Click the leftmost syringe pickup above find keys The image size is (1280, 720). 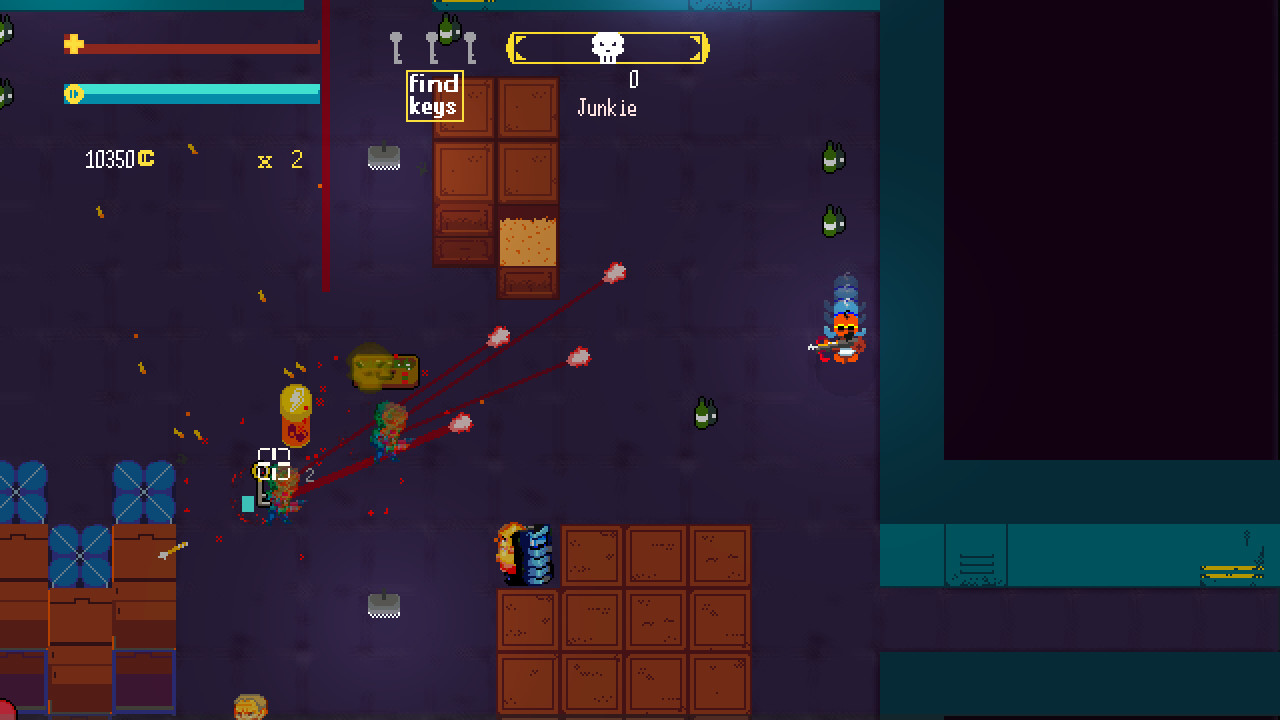[396, 47]
